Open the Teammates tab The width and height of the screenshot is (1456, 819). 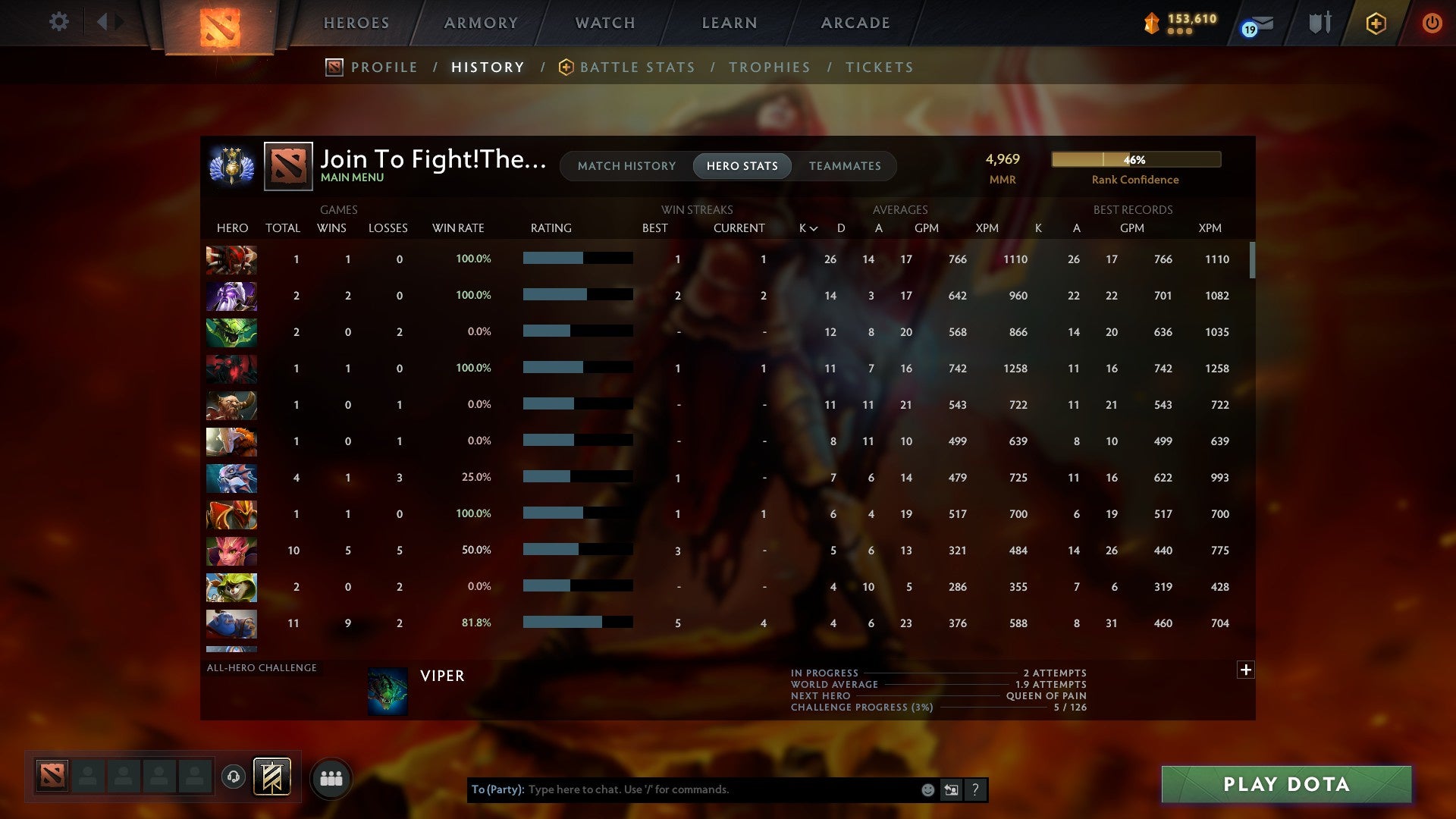click(x=845, y=165)
